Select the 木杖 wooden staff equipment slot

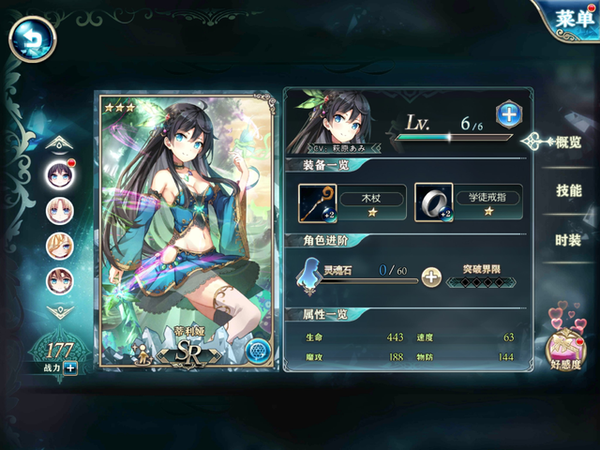[x=320, y=202]
